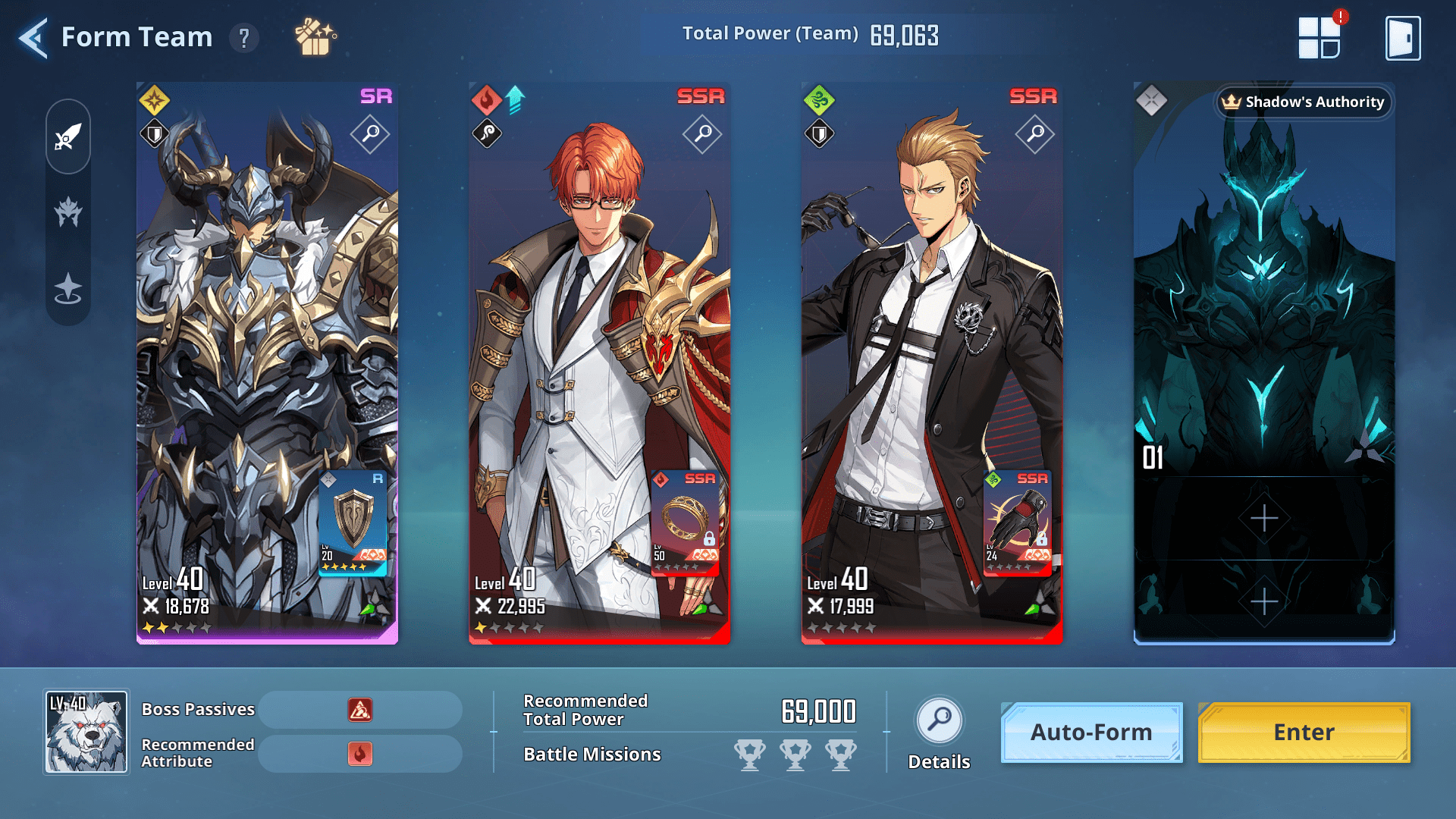Inspect the armored knight with its magnifier
1456x819 pixels.
click(x=370, y=134)
